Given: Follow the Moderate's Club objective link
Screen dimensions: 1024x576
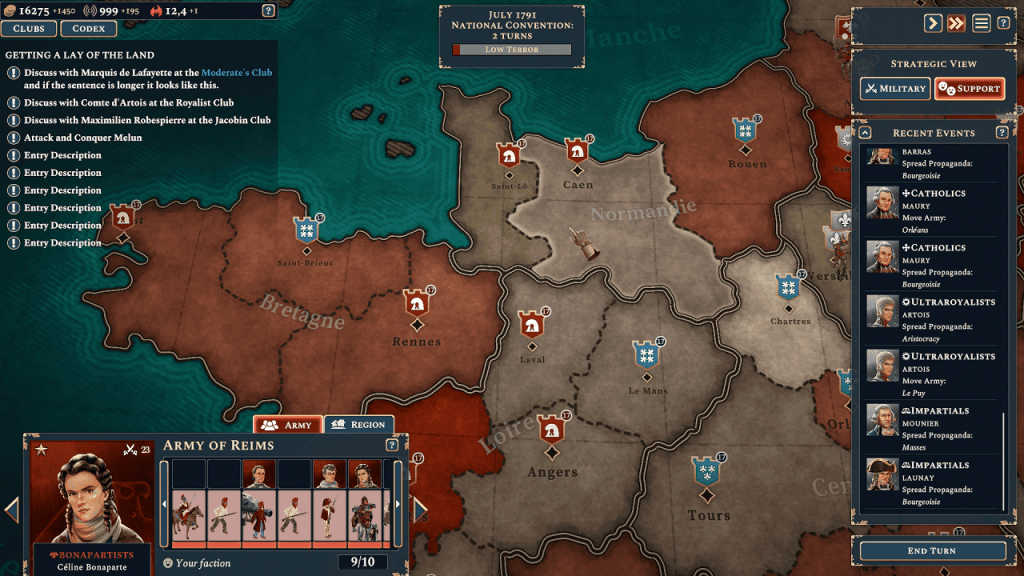Looking at the screenshot, I should point(236,73).
